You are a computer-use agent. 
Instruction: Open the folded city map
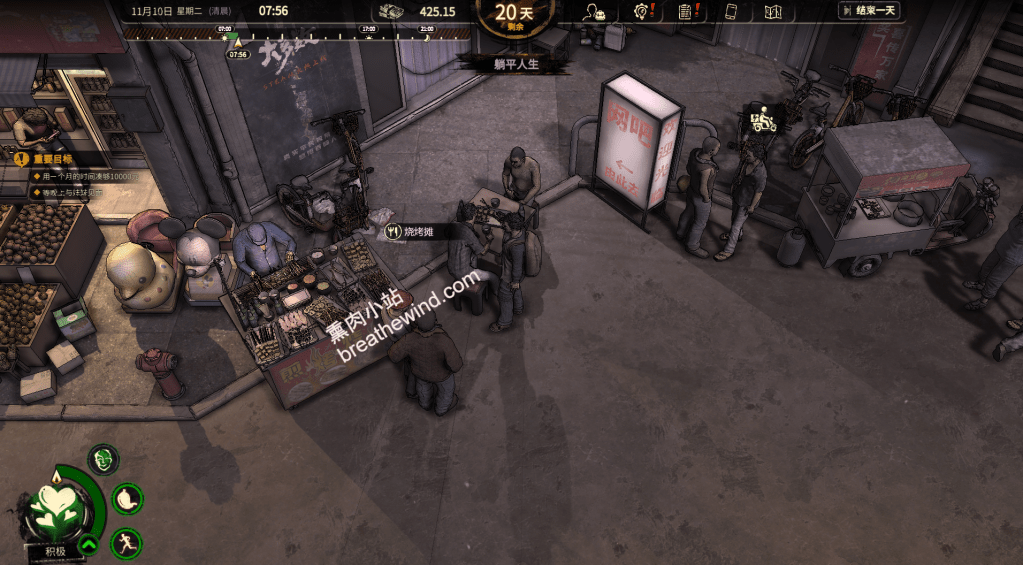772,12
